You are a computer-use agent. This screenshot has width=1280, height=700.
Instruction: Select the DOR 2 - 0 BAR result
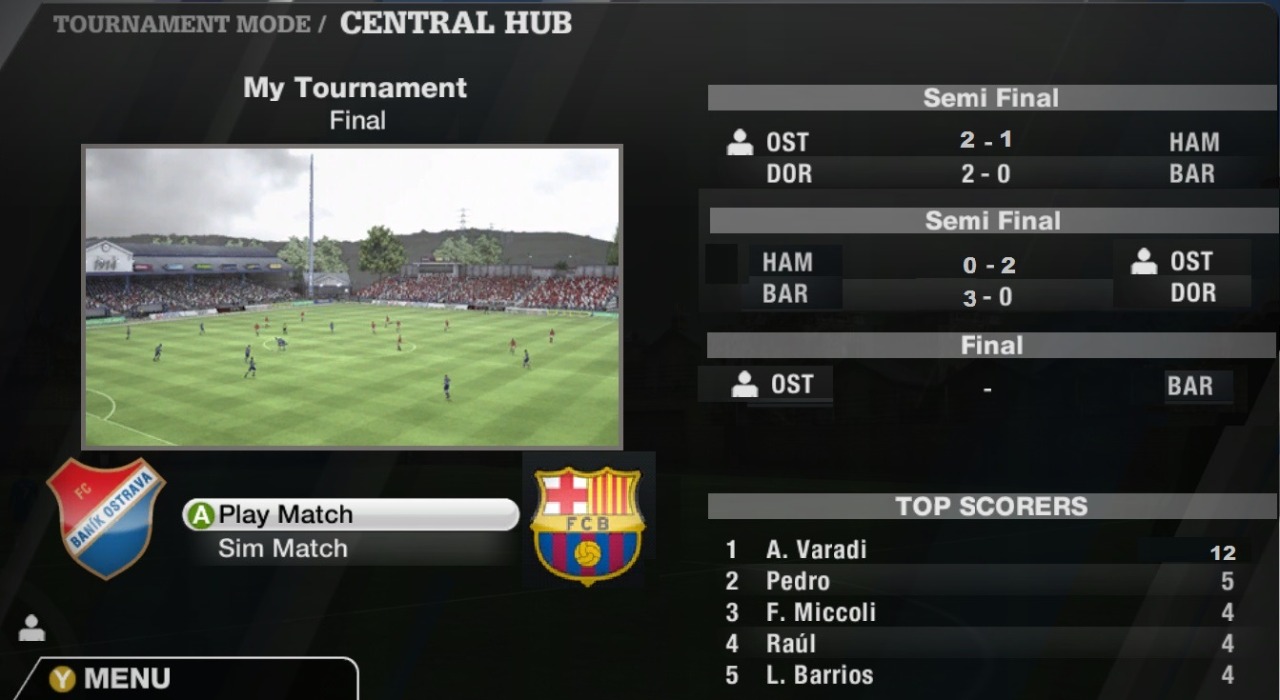[987, 174]
